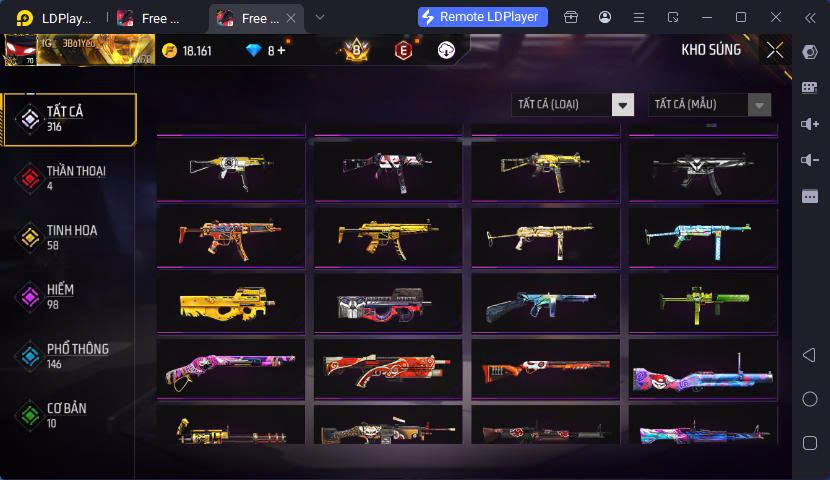The image size is (830, 480).
Task: Maximize the LDPlayer window
Action: click(741, 17)
